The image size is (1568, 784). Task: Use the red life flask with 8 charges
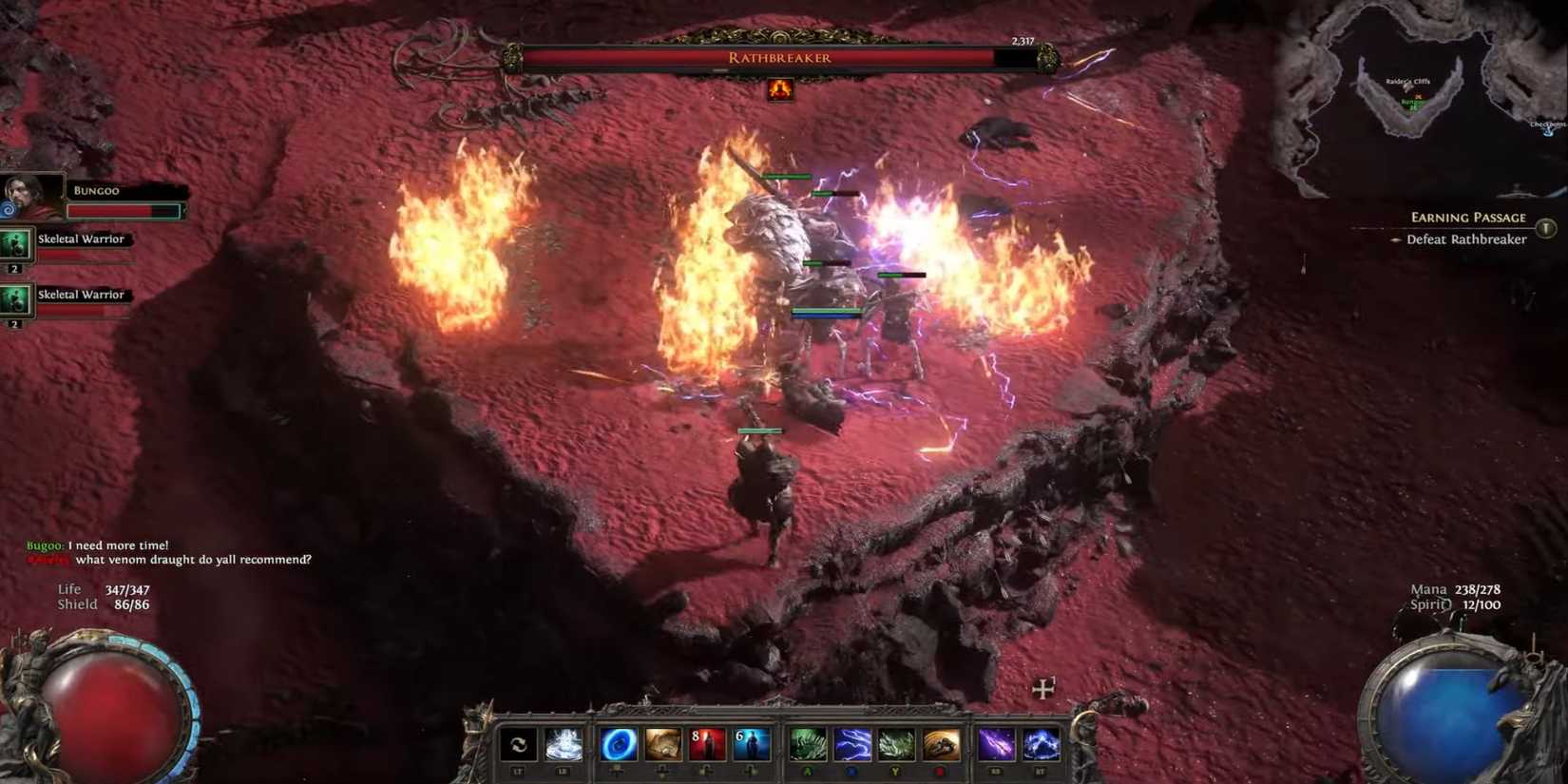point(706,744)
